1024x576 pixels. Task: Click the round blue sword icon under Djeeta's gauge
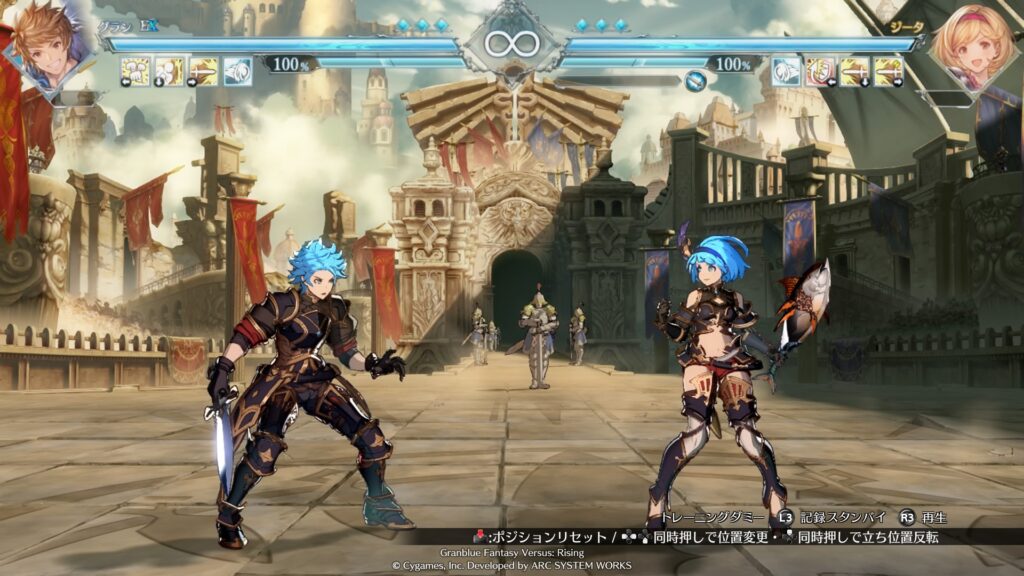pos(695,82)
